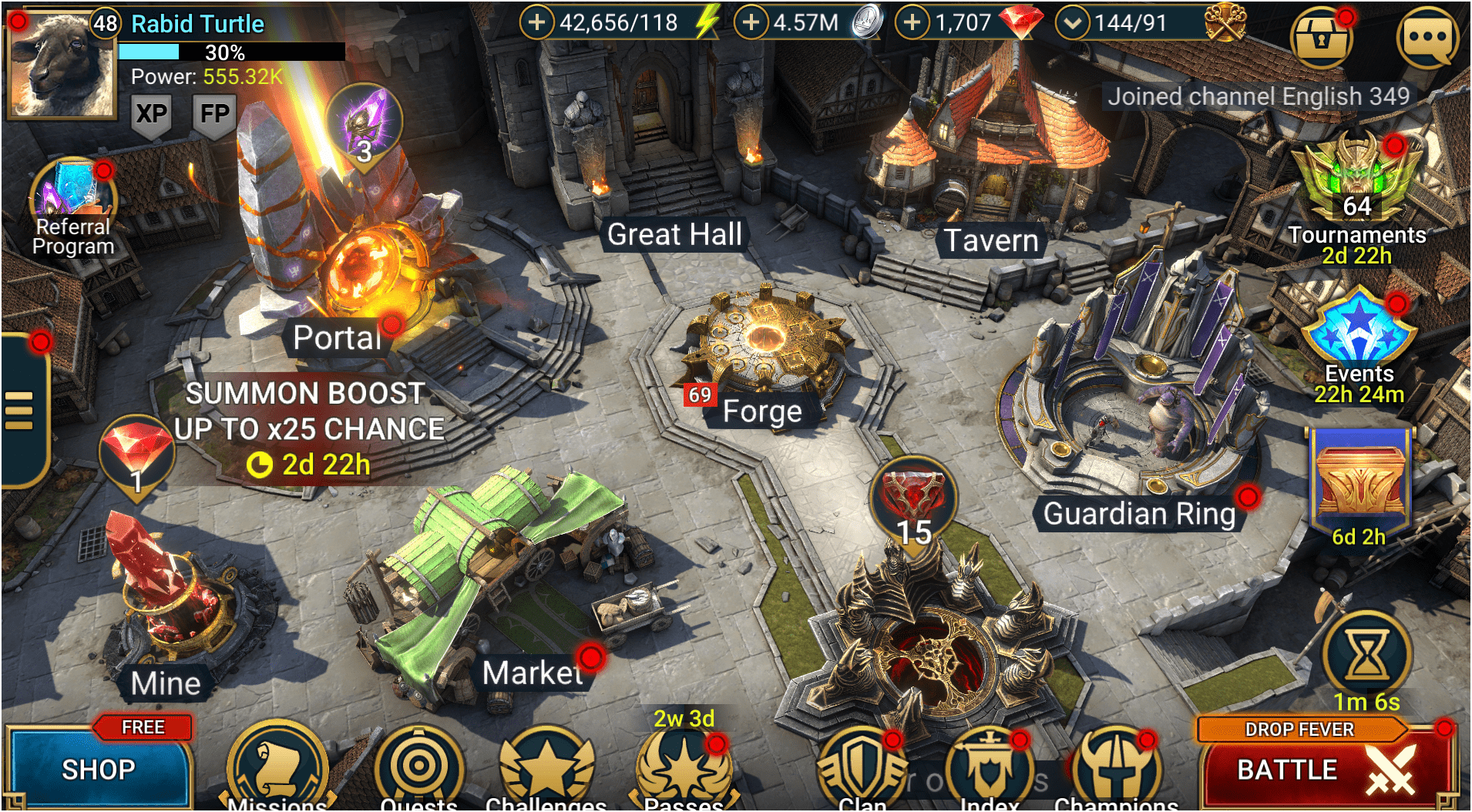Purchase gems via the plus button

point(913,22)
